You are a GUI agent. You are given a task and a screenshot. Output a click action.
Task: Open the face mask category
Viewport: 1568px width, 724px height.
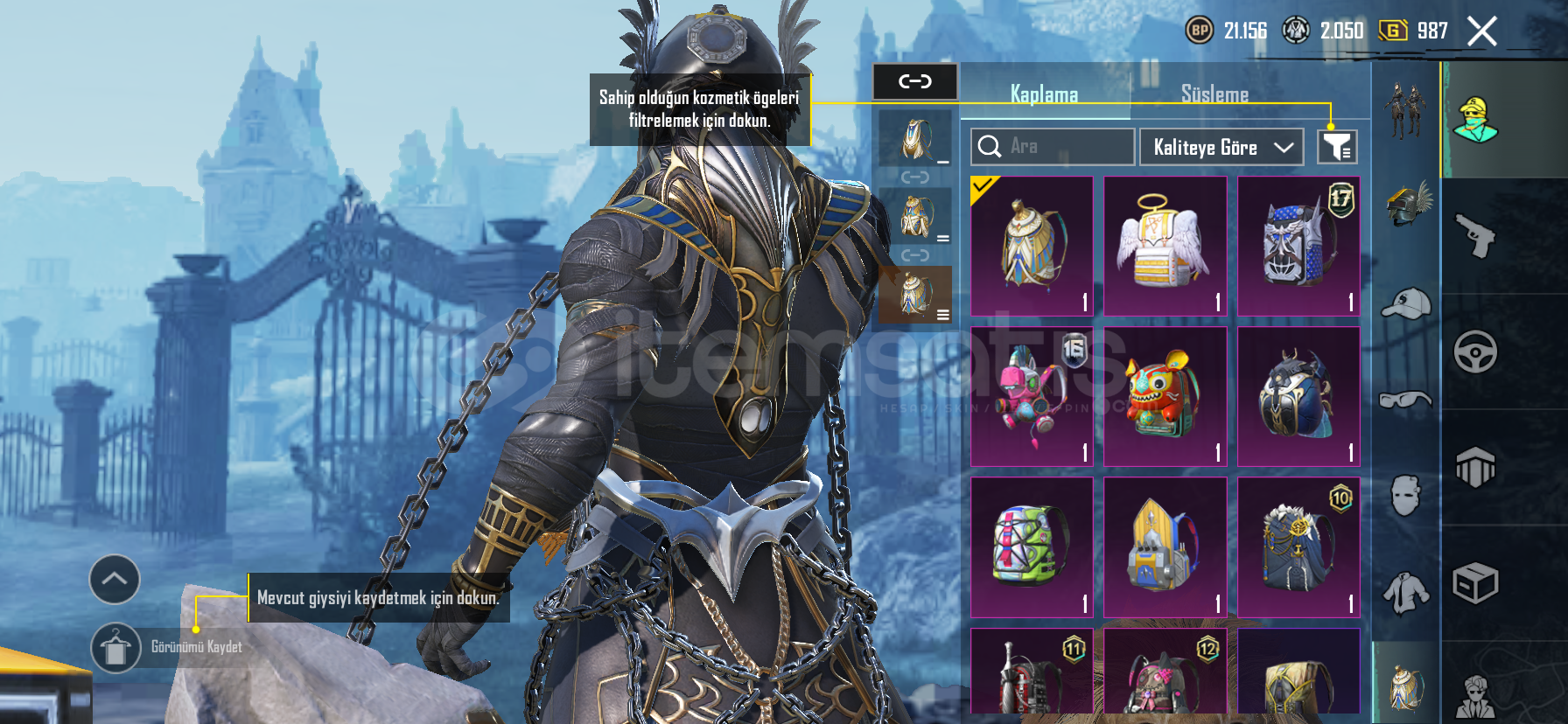1405,497
